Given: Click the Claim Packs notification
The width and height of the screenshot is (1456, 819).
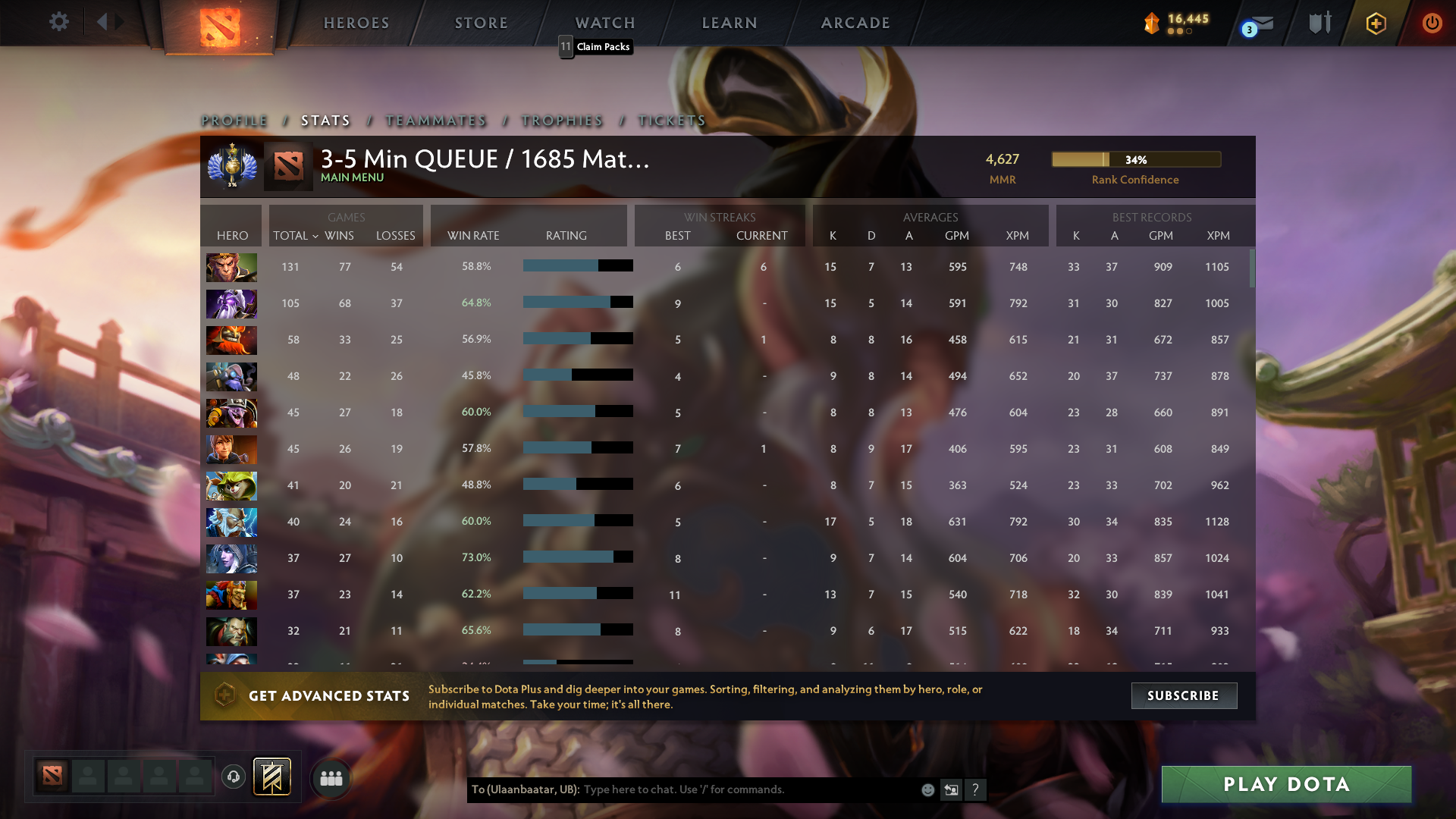Looking at the screenshot, I should (x=598, y=47).
